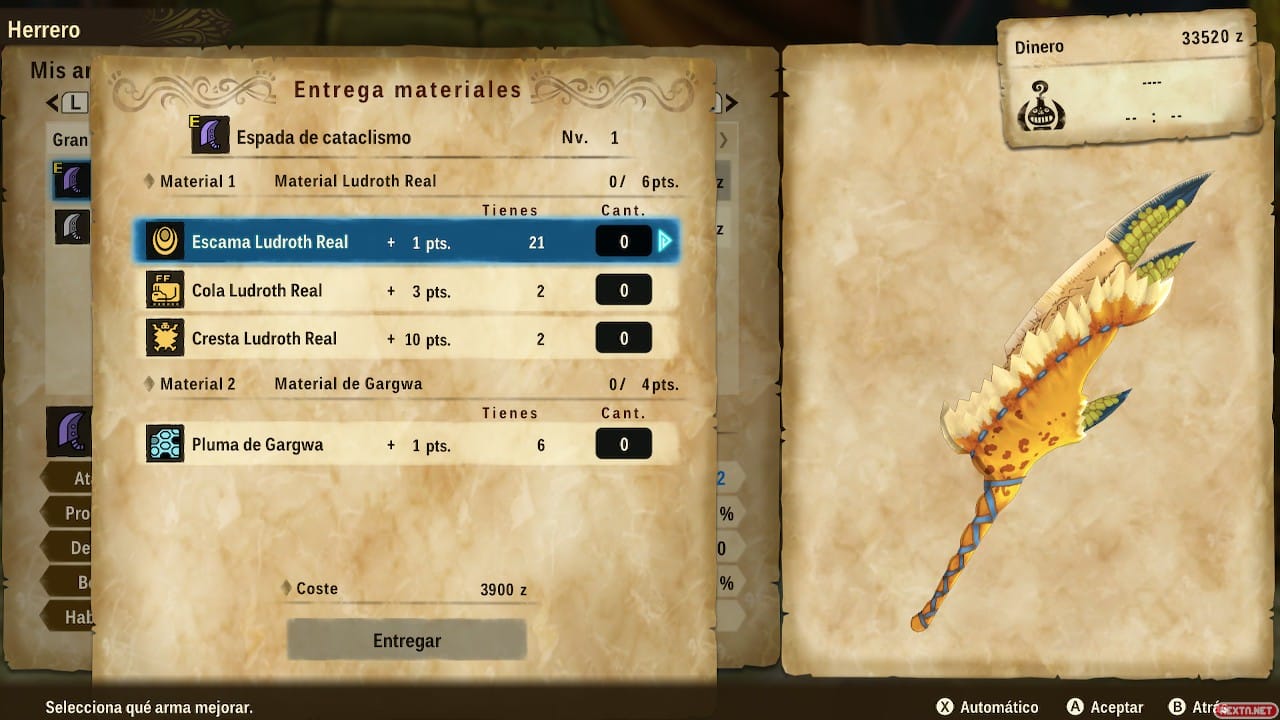Select the Cresta Ludroth Real crest icon
Image resolution: width=1280 pixels, height=720 pixels.
pyautogui.click(x=165, y=338)
